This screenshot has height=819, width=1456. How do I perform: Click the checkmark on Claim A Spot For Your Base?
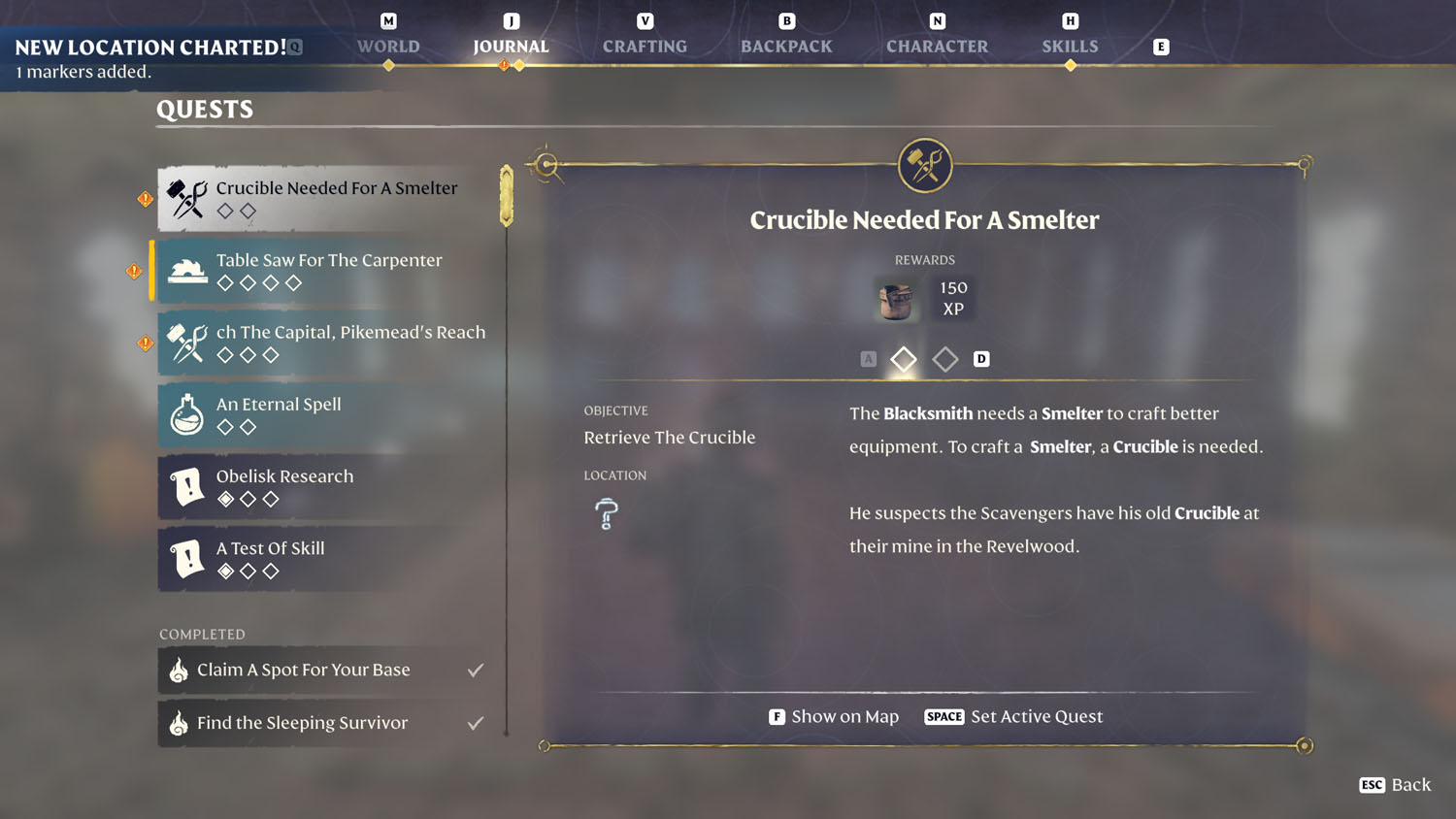[475, 669]
